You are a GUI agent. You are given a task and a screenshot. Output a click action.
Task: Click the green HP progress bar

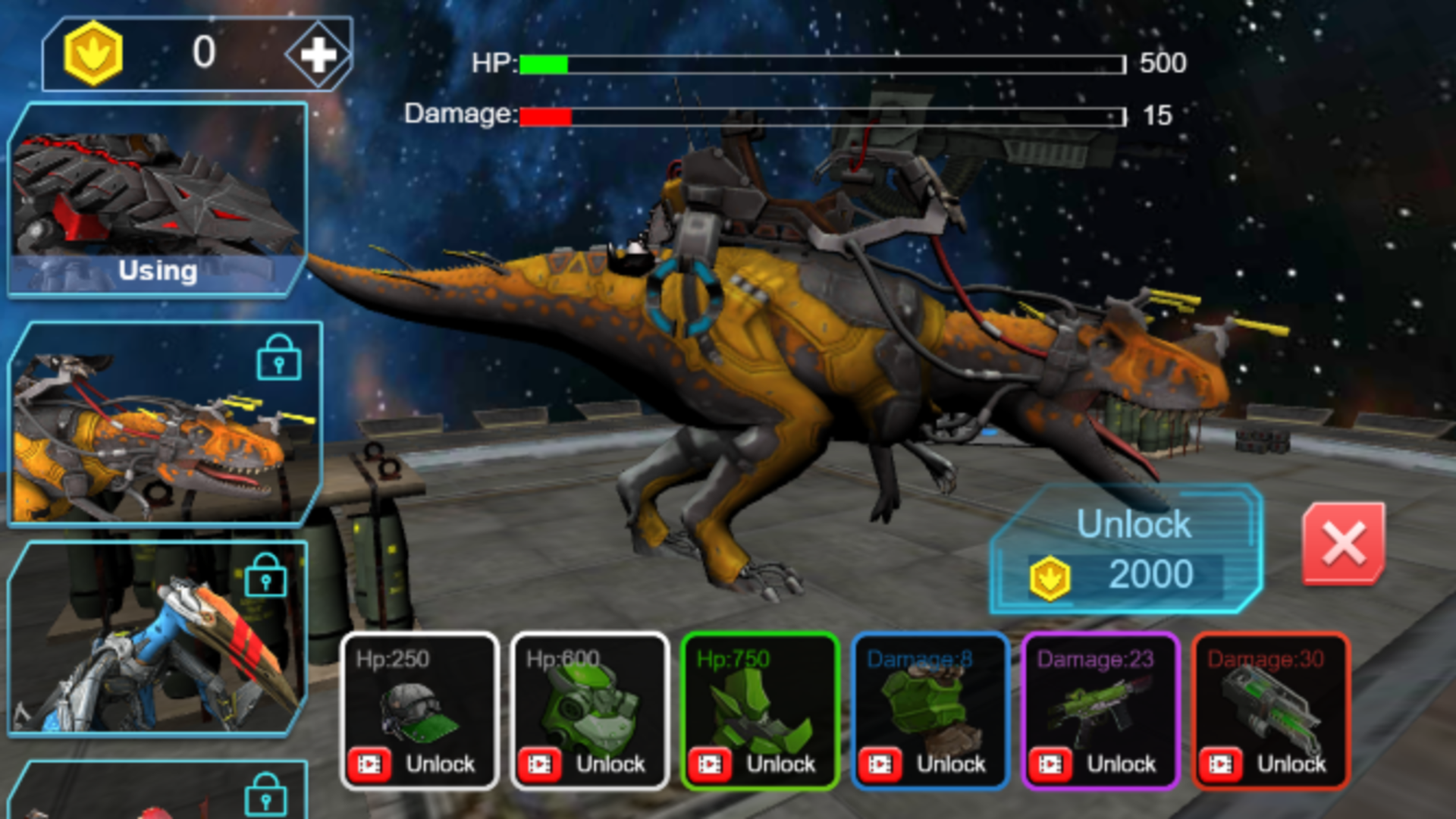coord(544,64)
